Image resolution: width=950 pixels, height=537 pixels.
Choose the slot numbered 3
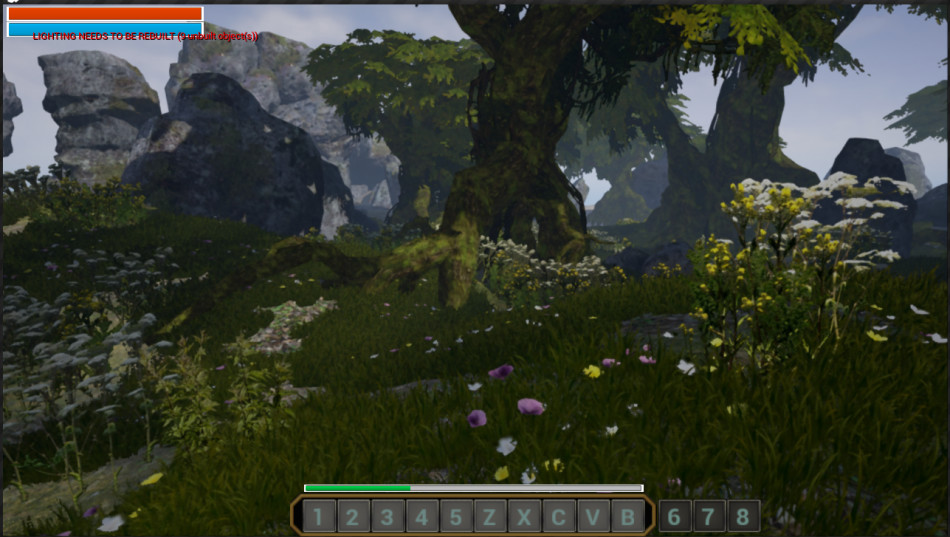[x=387, y=517]
